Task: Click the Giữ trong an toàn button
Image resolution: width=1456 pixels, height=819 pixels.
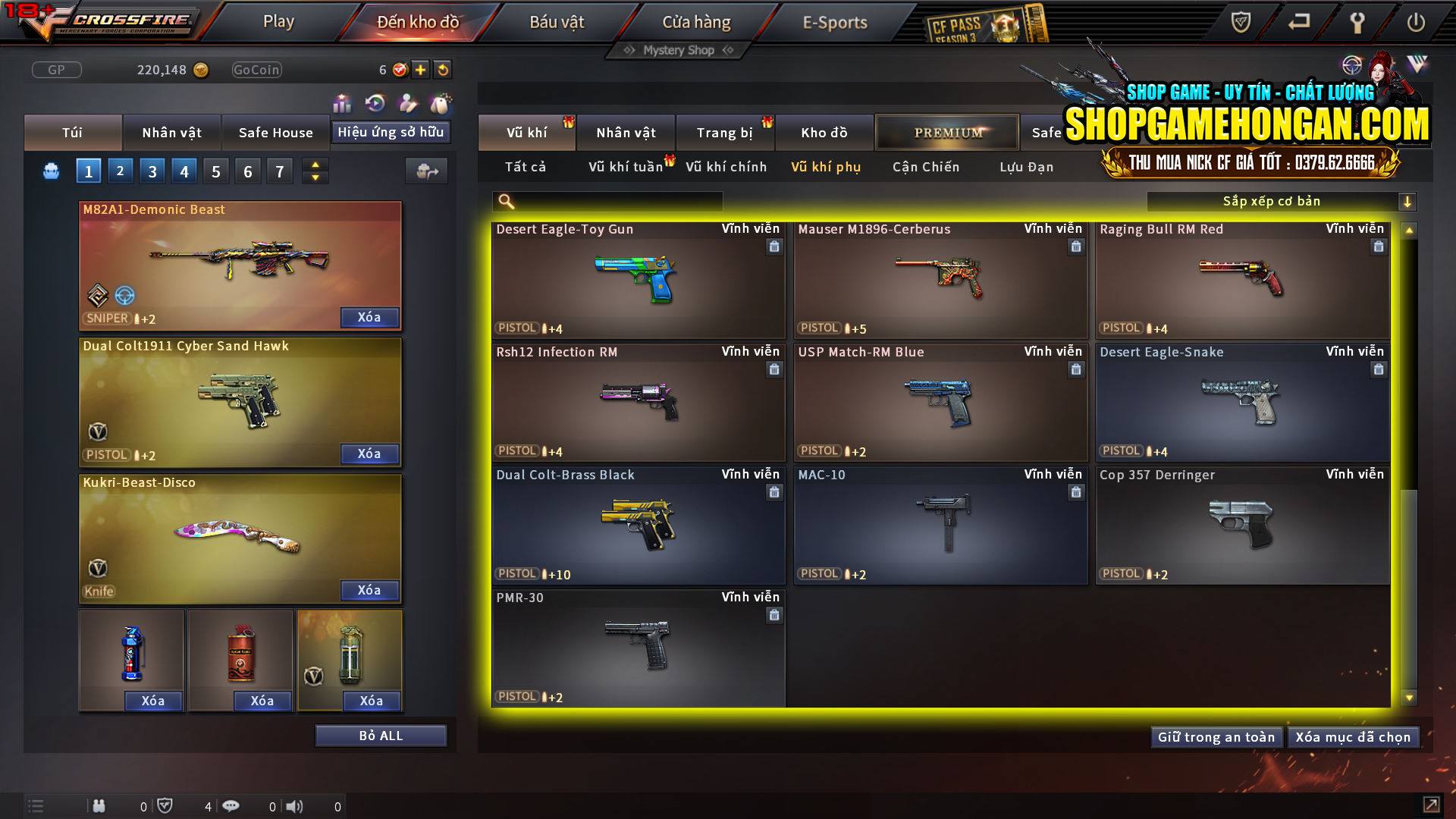Action: (1216, 736)
